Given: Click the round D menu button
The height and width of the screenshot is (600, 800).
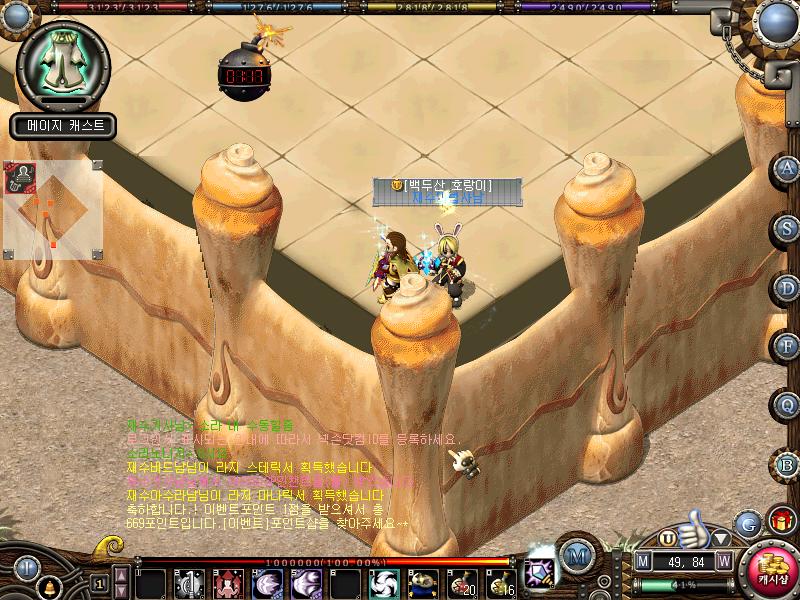Looking at the screenshot, I should [x=788, y=287].
